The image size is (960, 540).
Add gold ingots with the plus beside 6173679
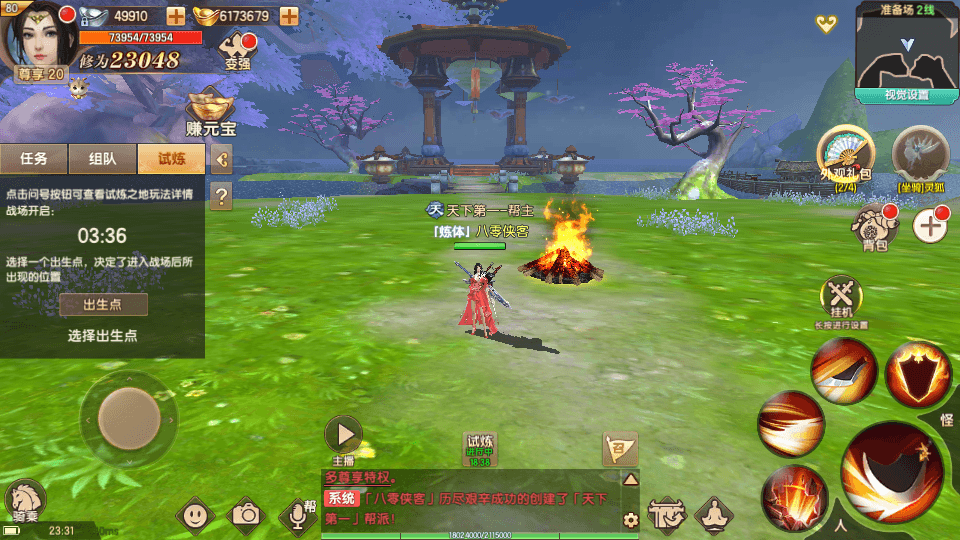tap(289, 16)
